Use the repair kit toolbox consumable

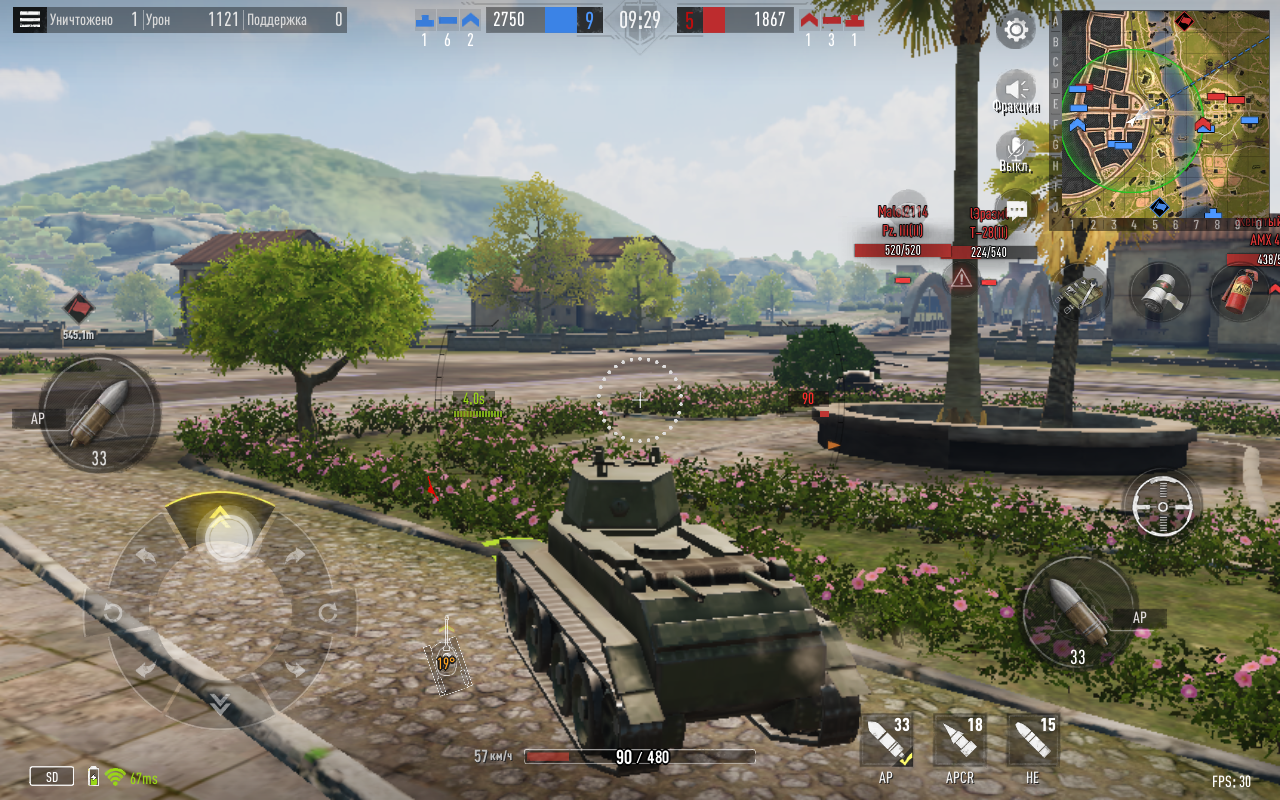pos(1079,293)
